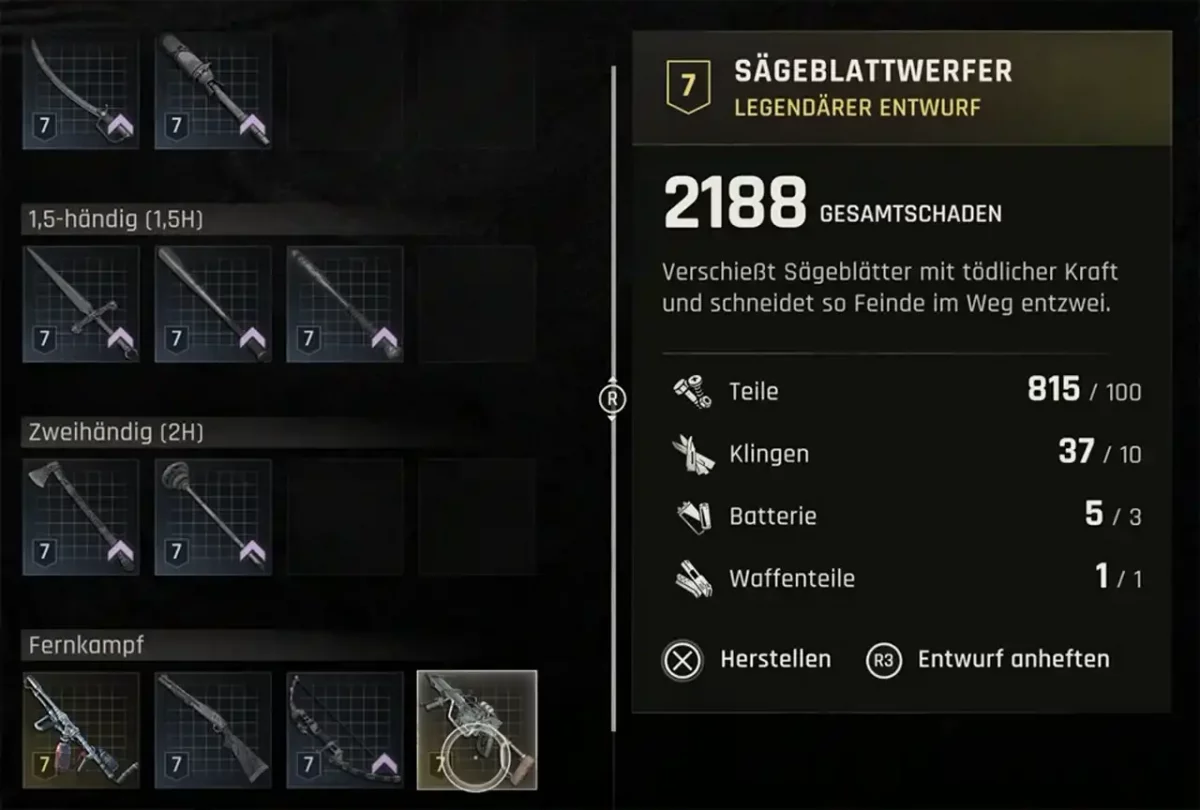Craft the weapon with Herstellen

pos(748,660)
